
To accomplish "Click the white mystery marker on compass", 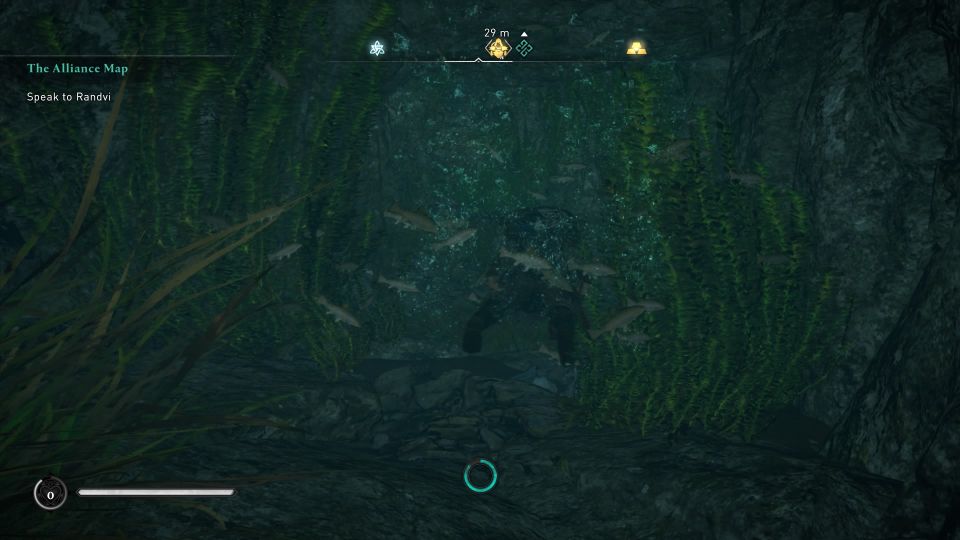I will coord(378,48).
